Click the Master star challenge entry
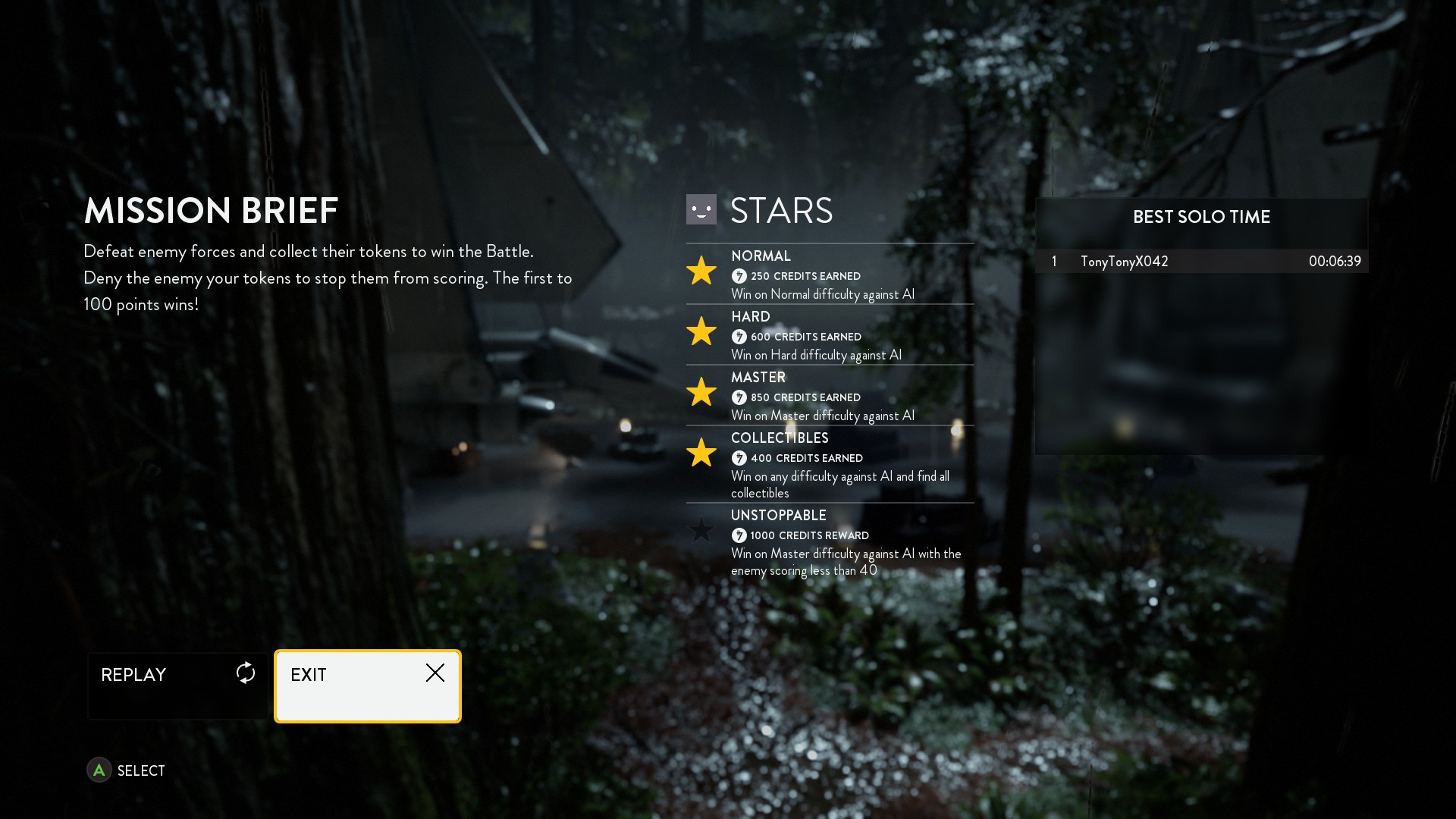 (830, 396)
